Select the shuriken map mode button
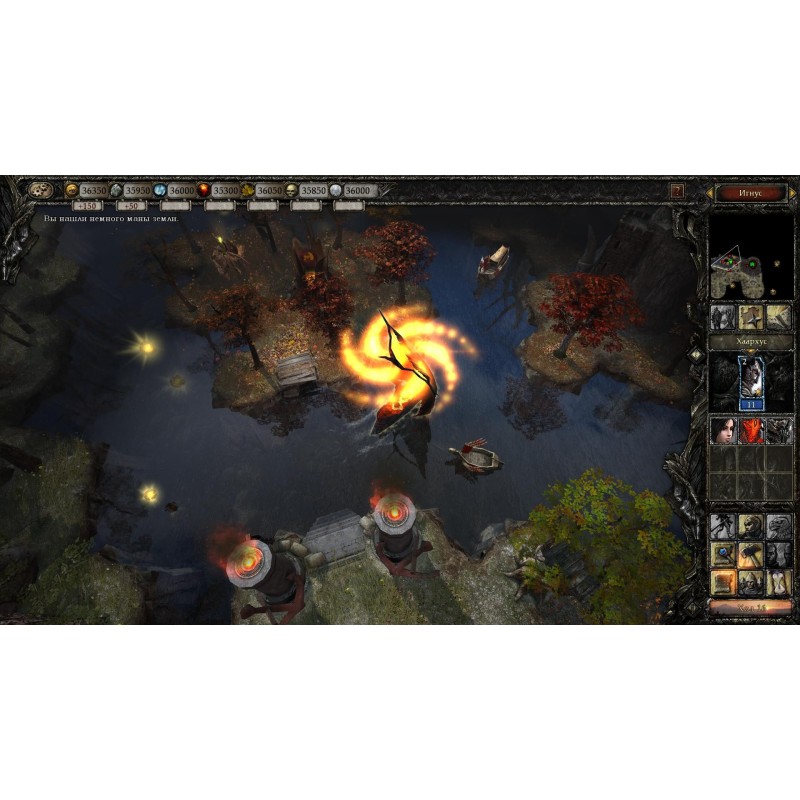The height and width of the screenshot is (800, 800). point(750,318)
